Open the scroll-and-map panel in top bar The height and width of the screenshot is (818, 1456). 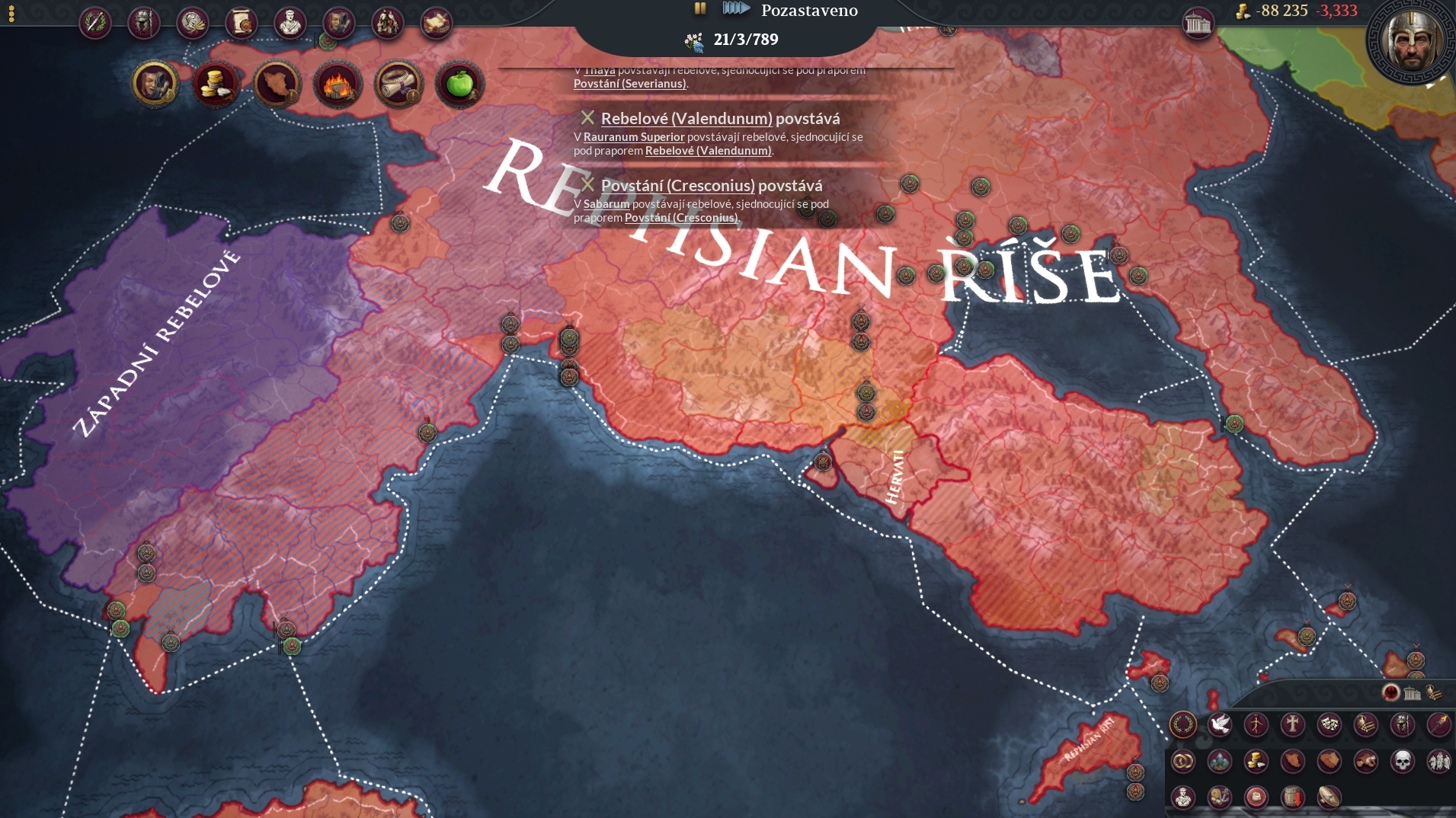pos(436,23)
